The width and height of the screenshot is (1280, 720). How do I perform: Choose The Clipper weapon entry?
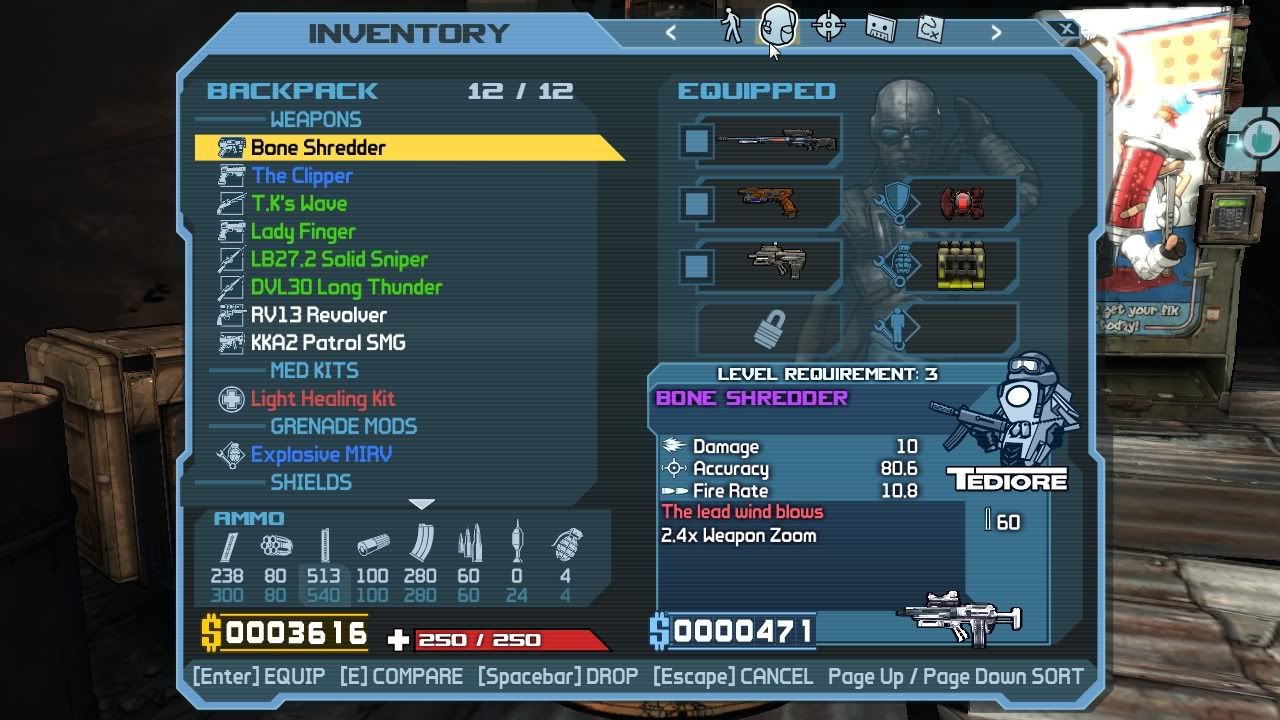point(301,176)
